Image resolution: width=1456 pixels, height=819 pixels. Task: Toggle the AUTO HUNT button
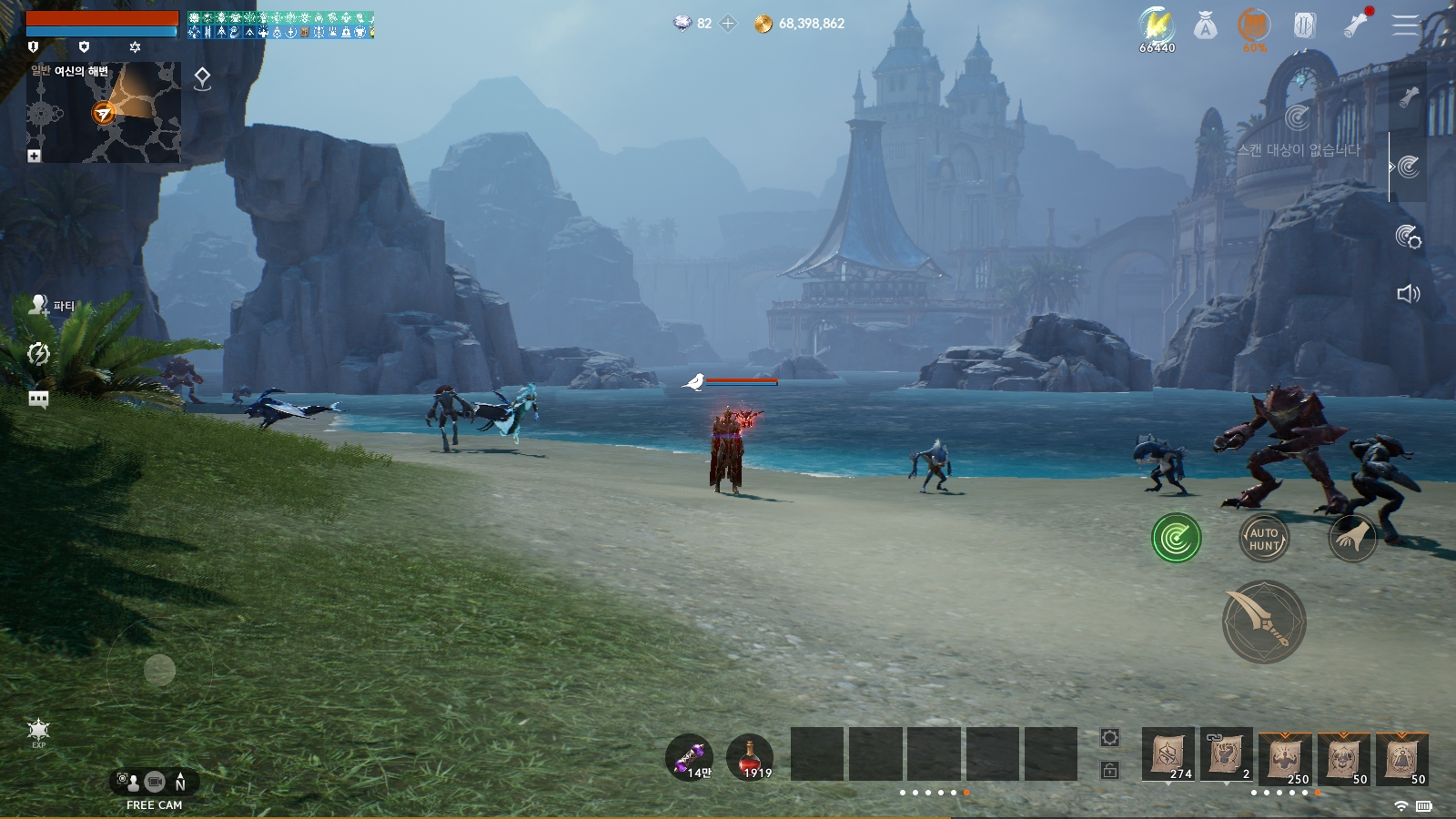click(x=1264, y=539)
